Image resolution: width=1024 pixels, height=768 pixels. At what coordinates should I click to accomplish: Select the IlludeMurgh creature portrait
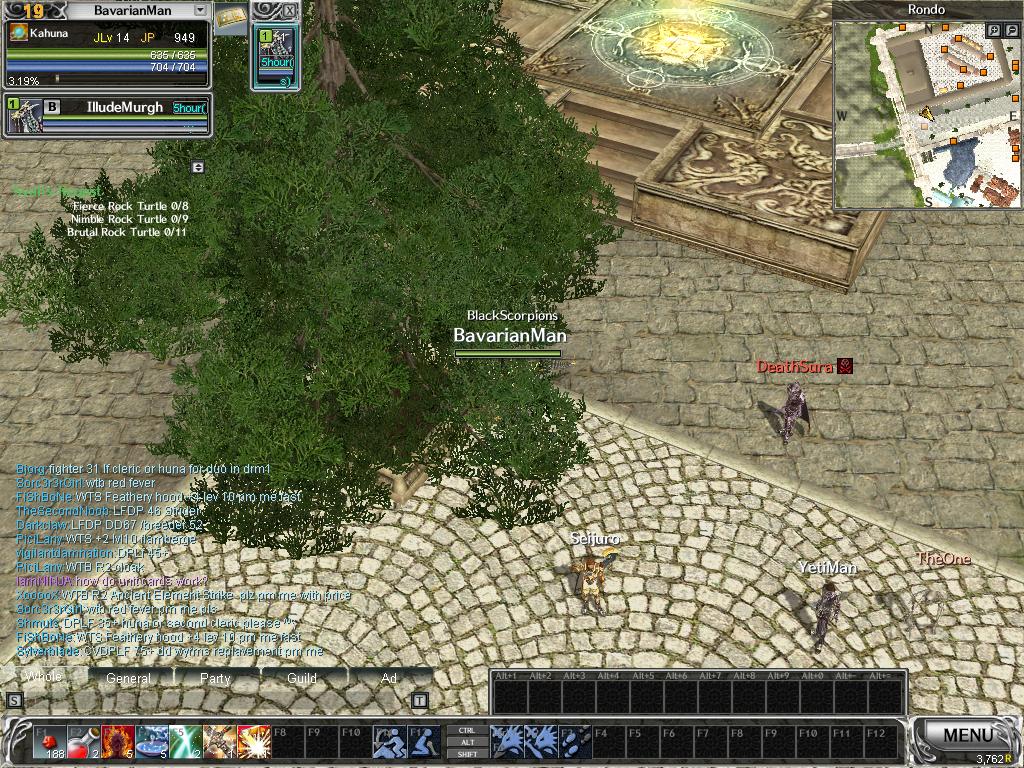click(x=23, y=117)
